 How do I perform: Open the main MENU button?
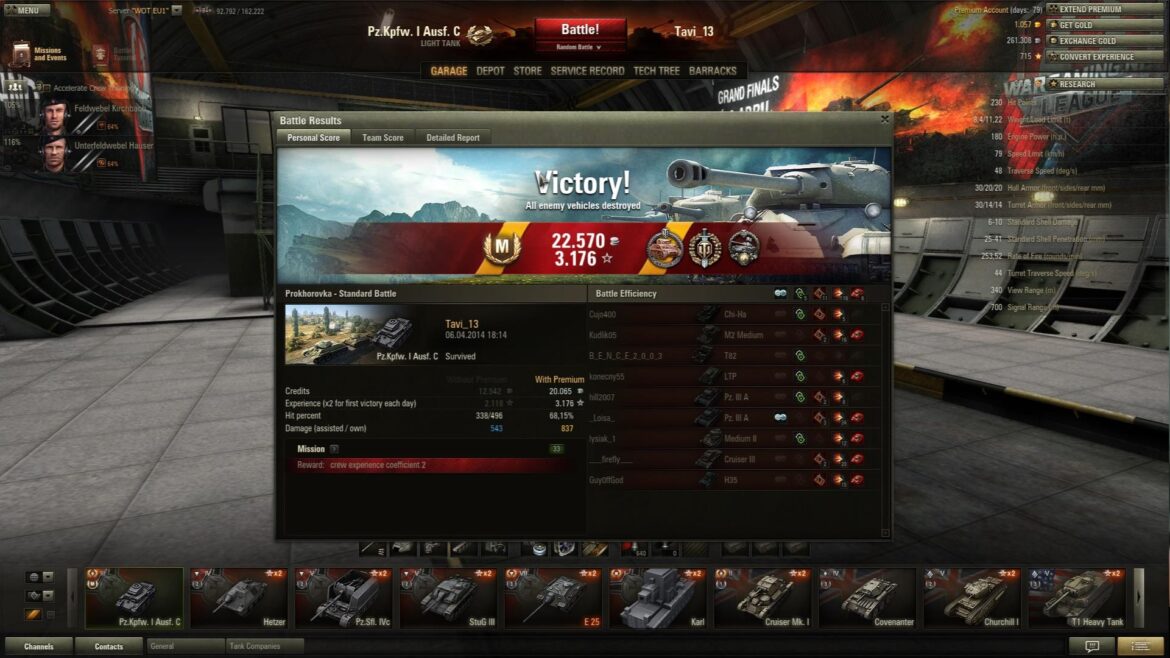(x=27, y=10)
